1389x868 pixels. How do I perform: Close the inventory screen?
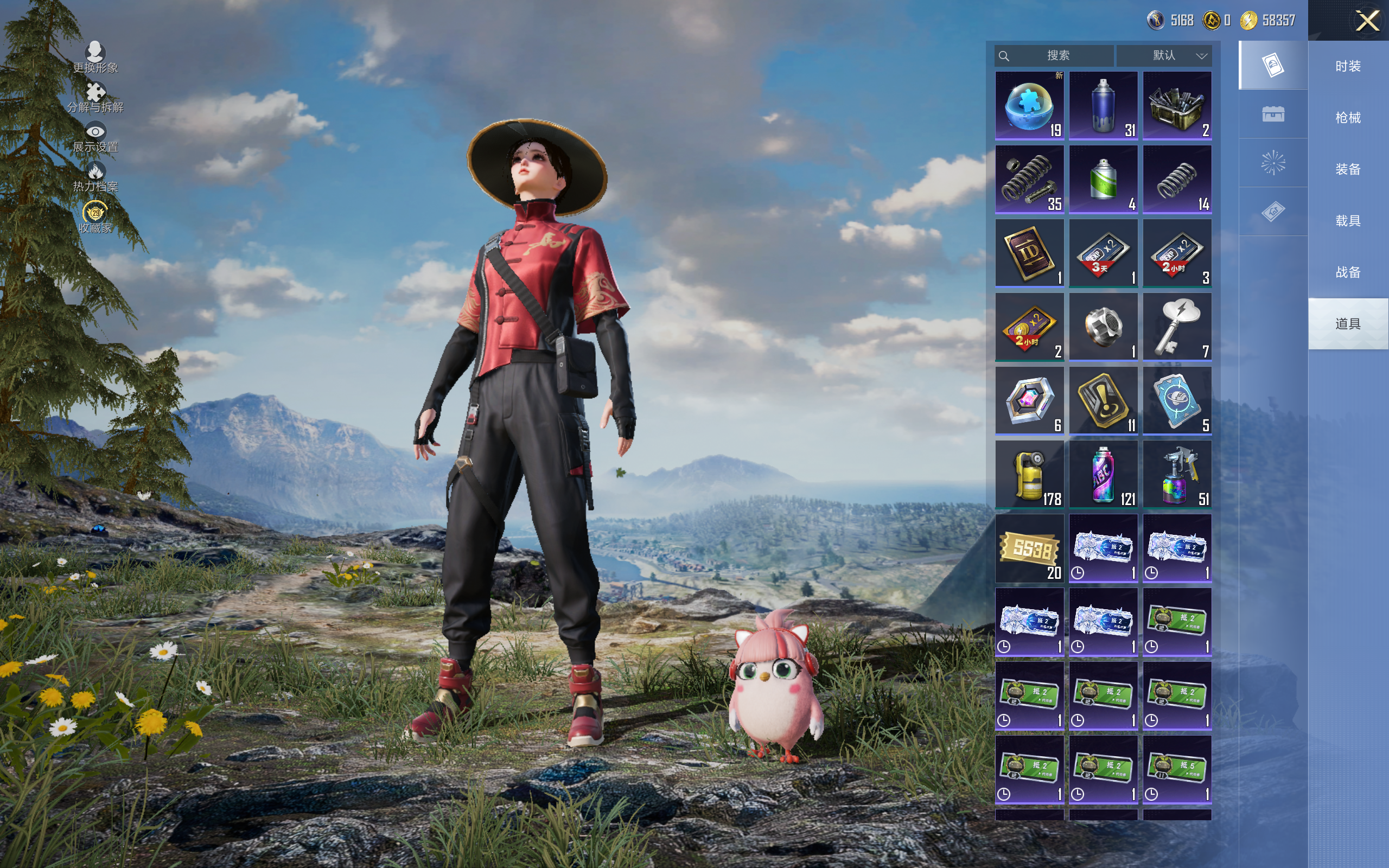click(x=1367, y=21)
